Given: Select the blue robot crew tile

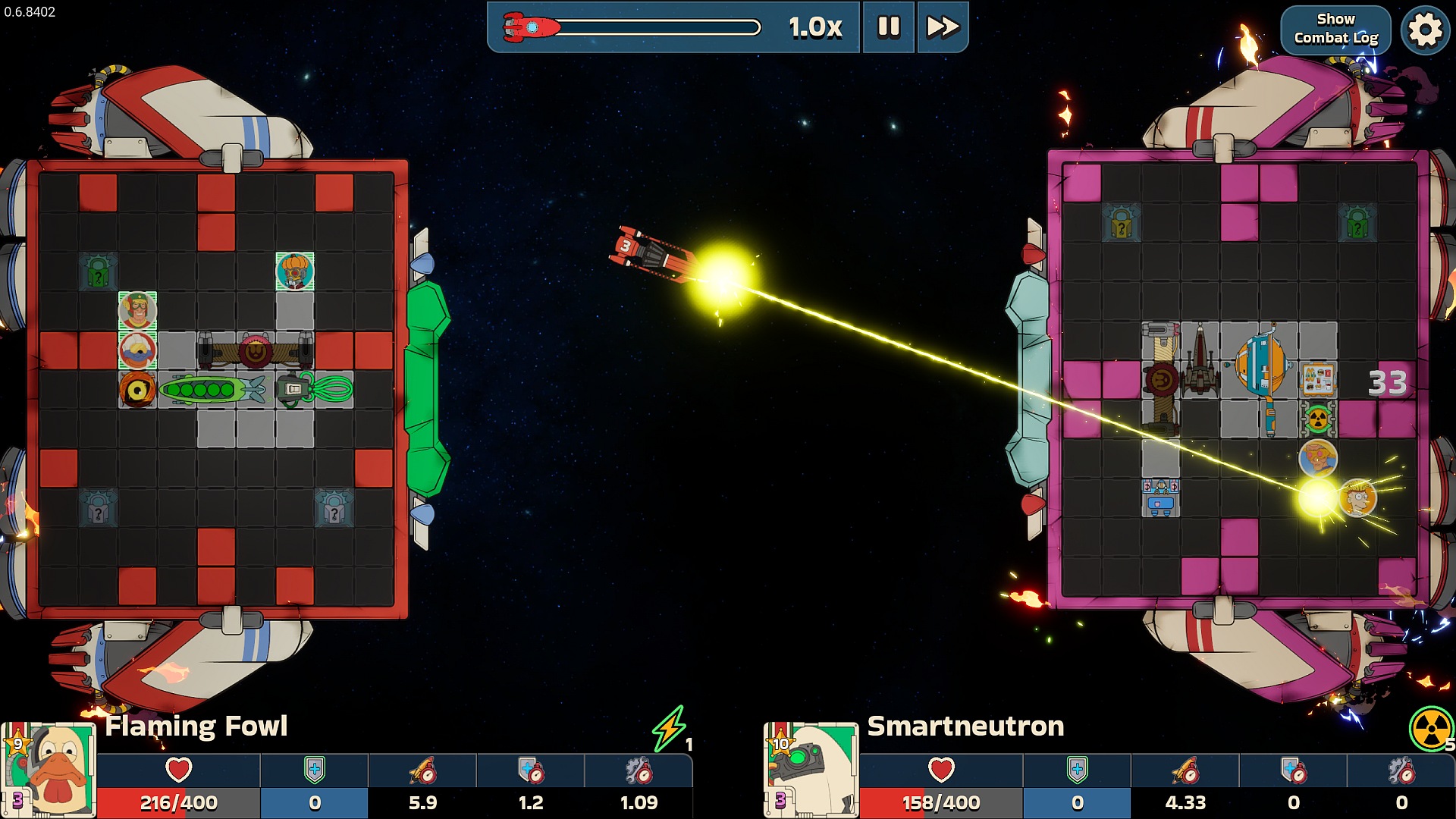Looking at the screenshot, I should click(x=1160, y=497).
